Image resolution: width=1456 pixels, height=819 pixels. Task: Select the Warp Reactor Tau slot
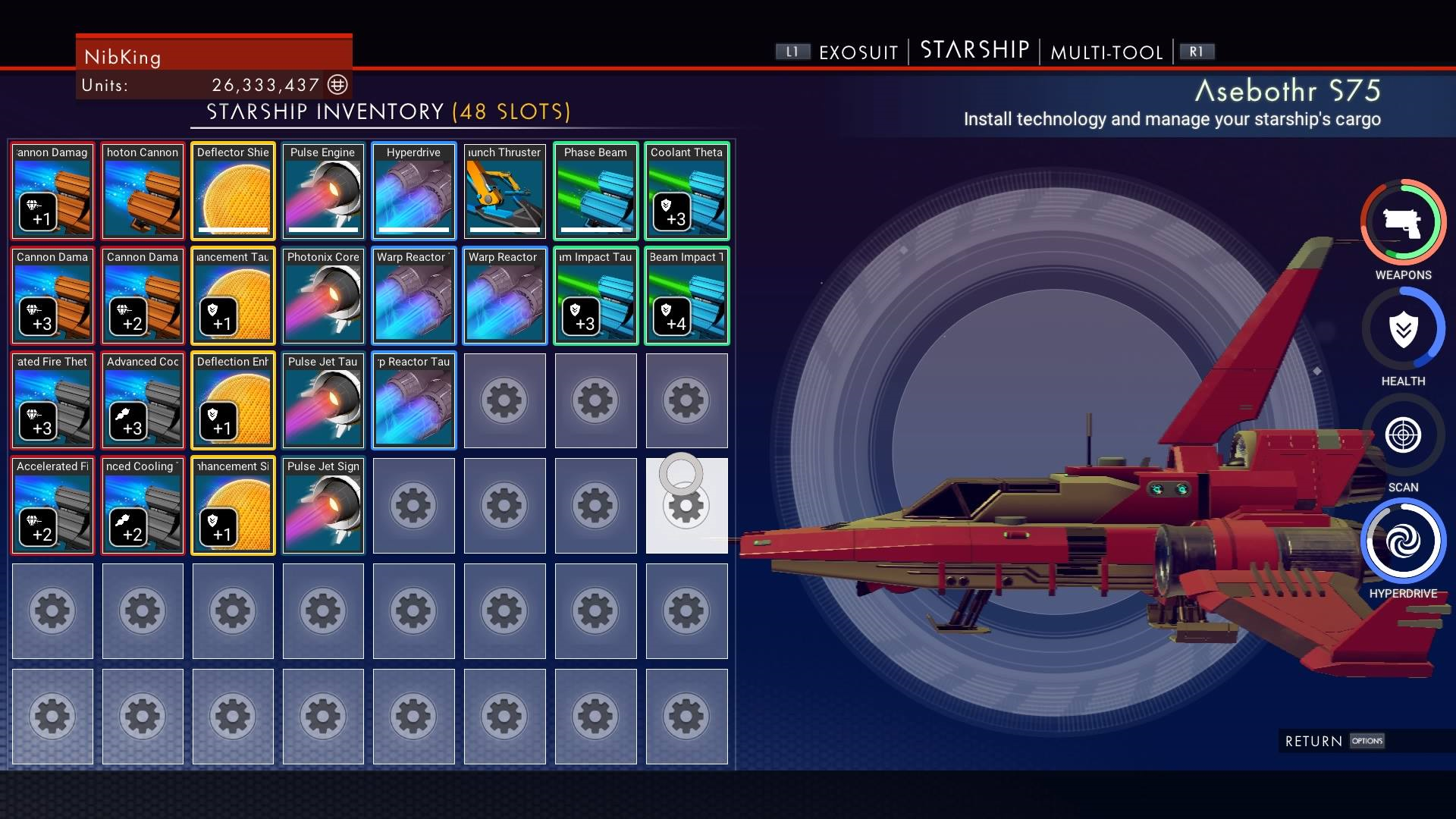point(413,400)
